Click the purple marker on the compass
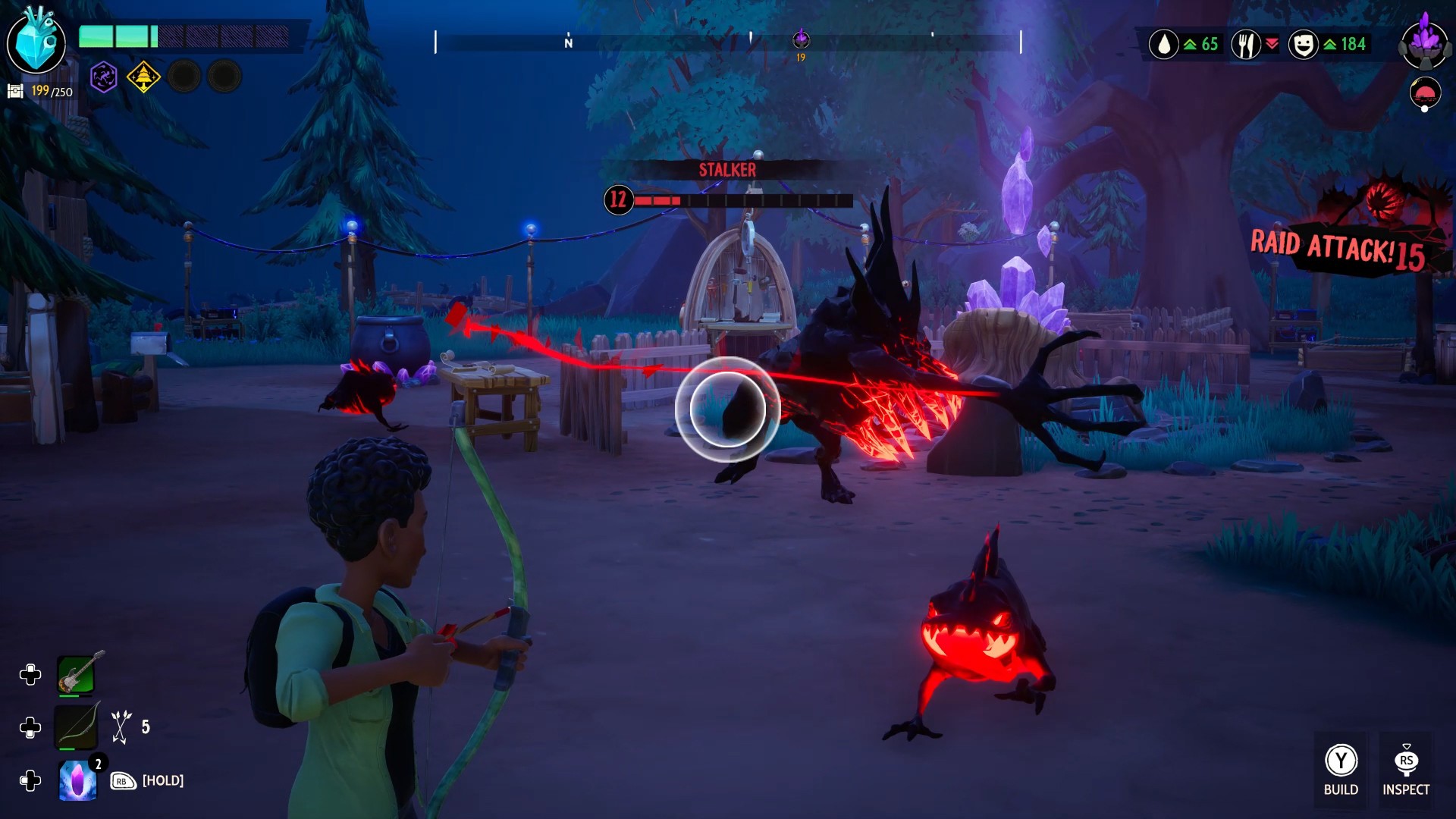 point(801,39)
